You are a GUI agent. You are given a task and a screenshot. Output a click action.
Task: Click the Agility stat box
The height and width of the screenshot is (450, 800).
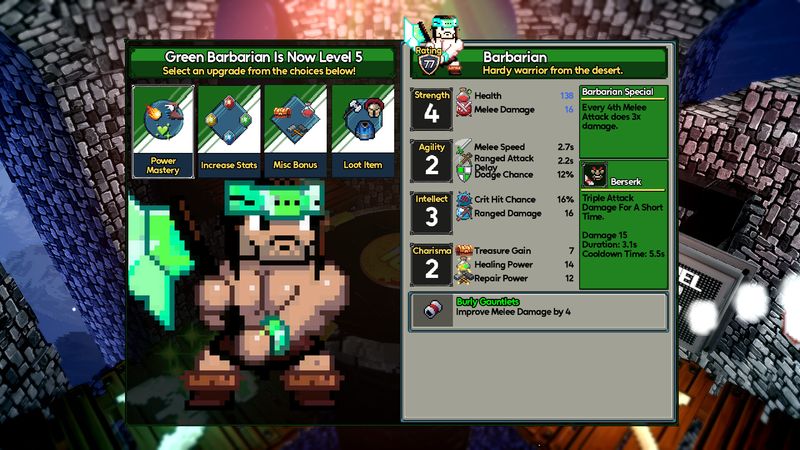[432, 161]
